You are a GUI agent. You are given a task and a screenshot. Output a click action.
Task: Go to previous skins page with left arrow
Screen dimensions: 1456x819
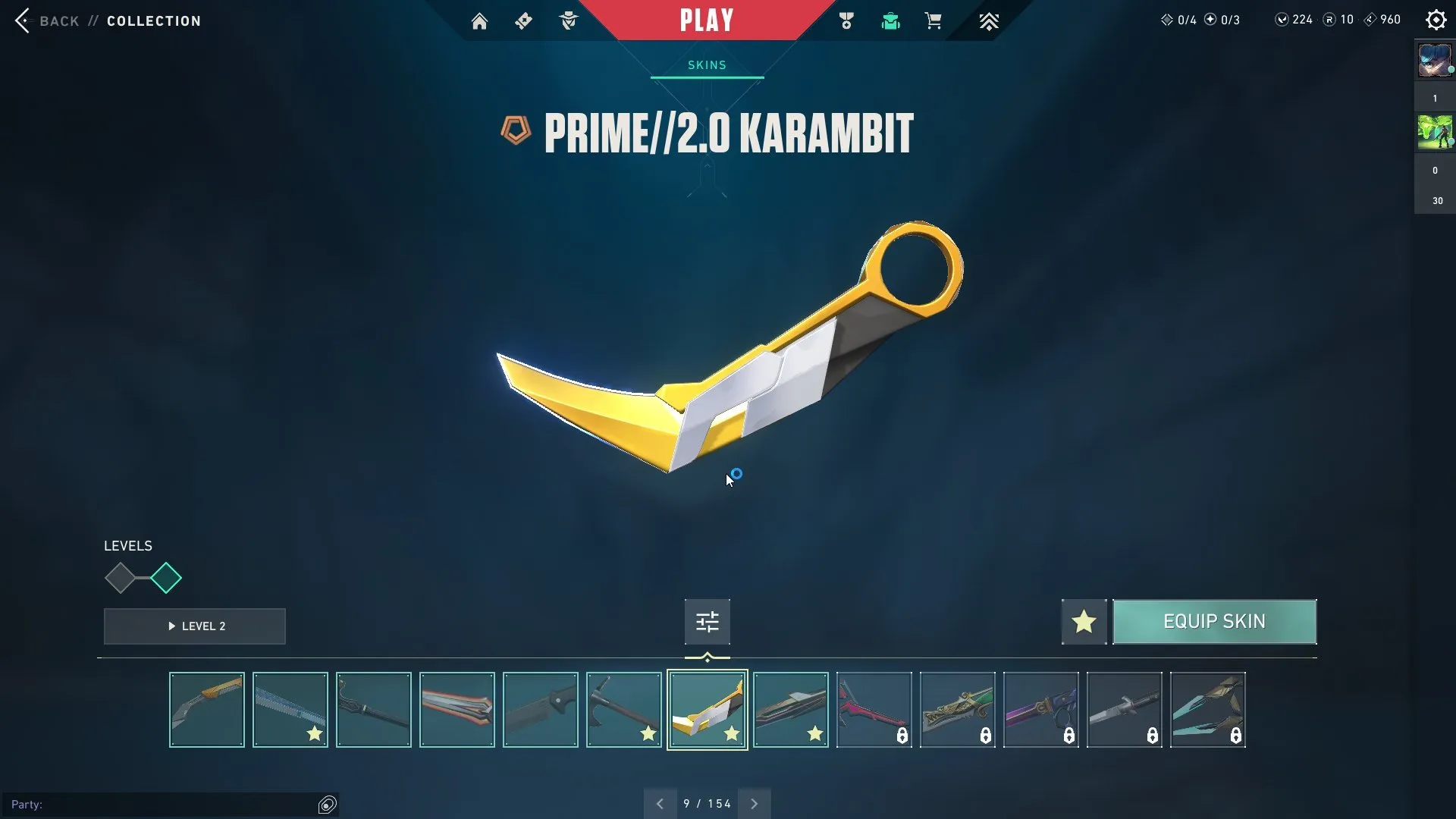click(659, 803)
